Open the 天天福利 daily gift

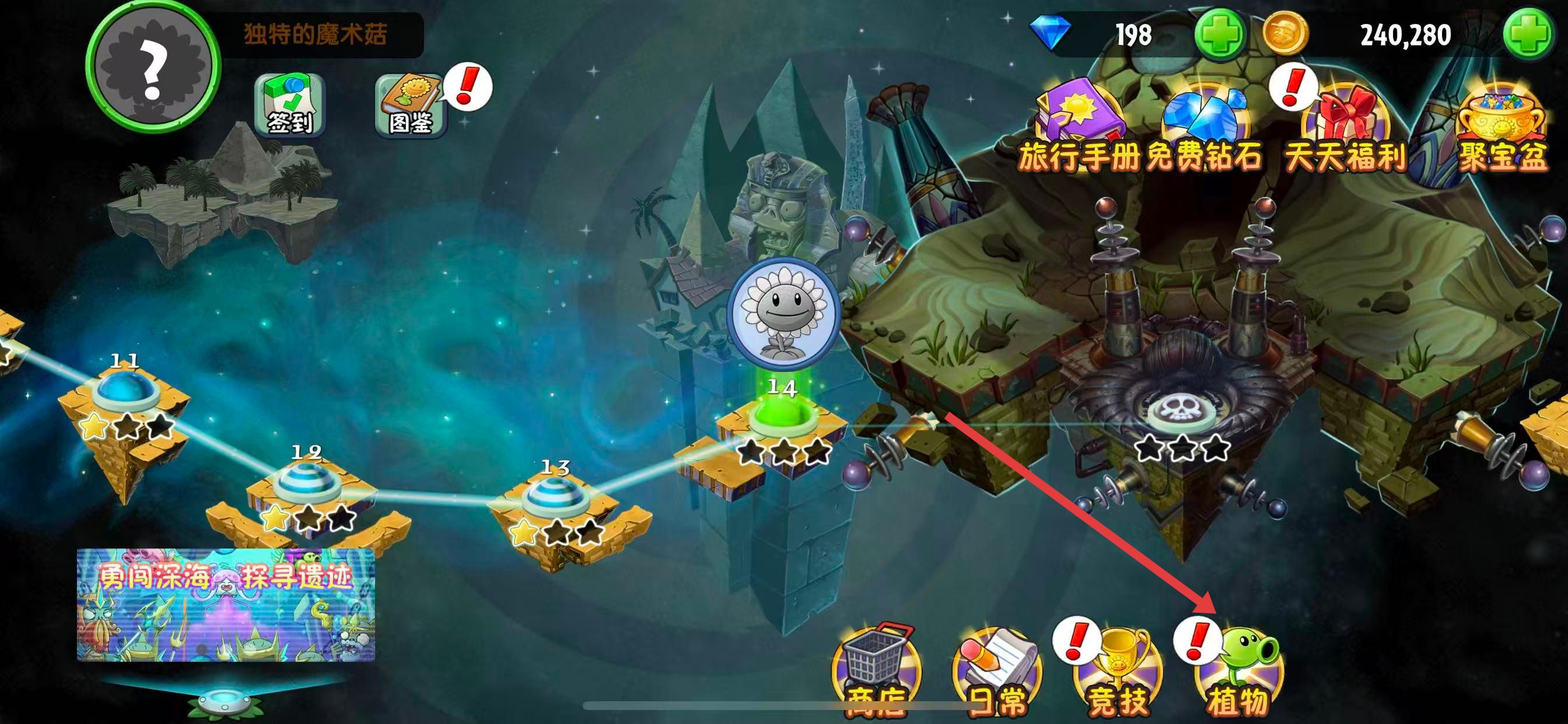point(1346,125)
